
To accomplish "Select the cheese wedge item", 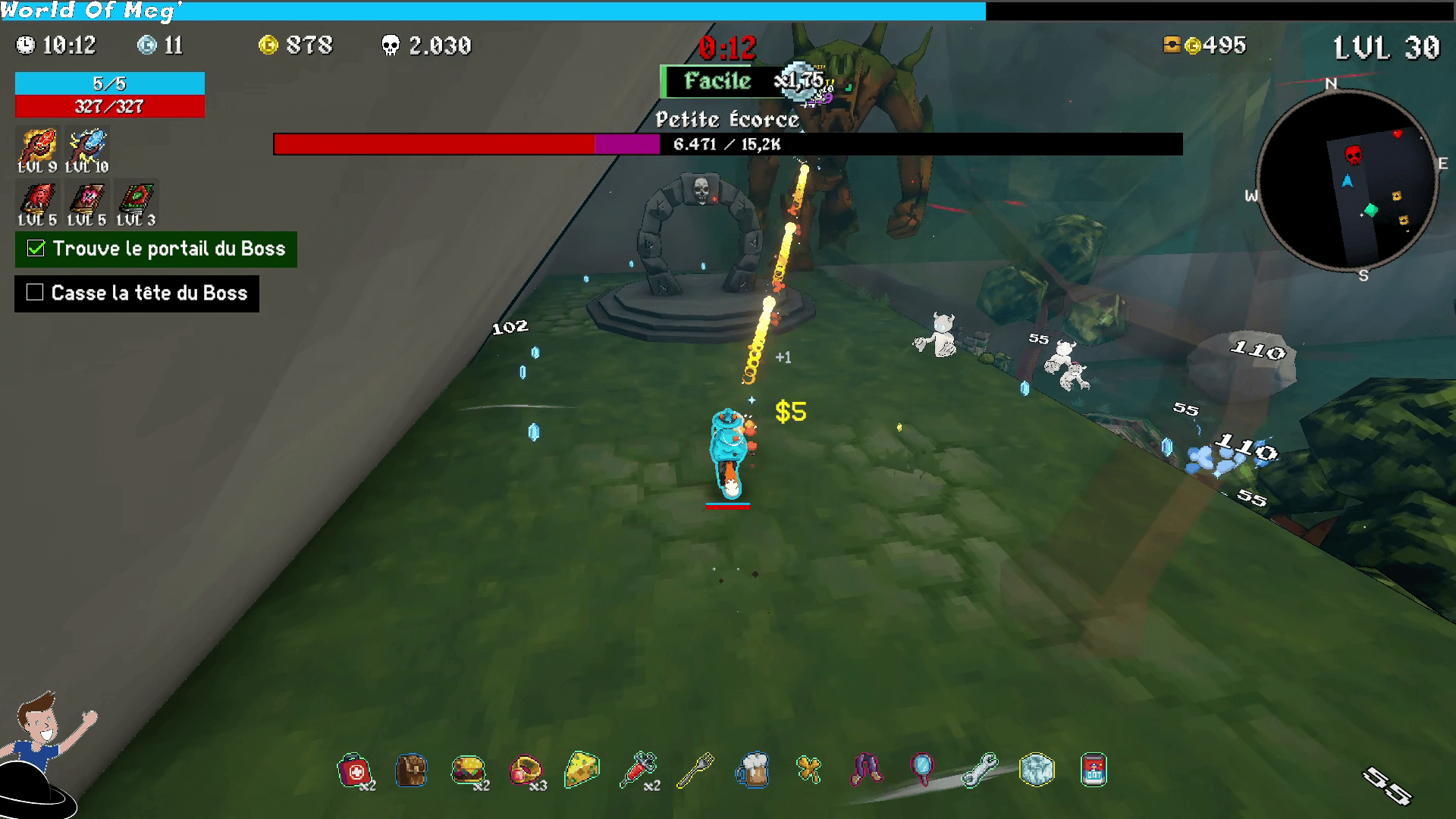I will (x=582, y=770).
